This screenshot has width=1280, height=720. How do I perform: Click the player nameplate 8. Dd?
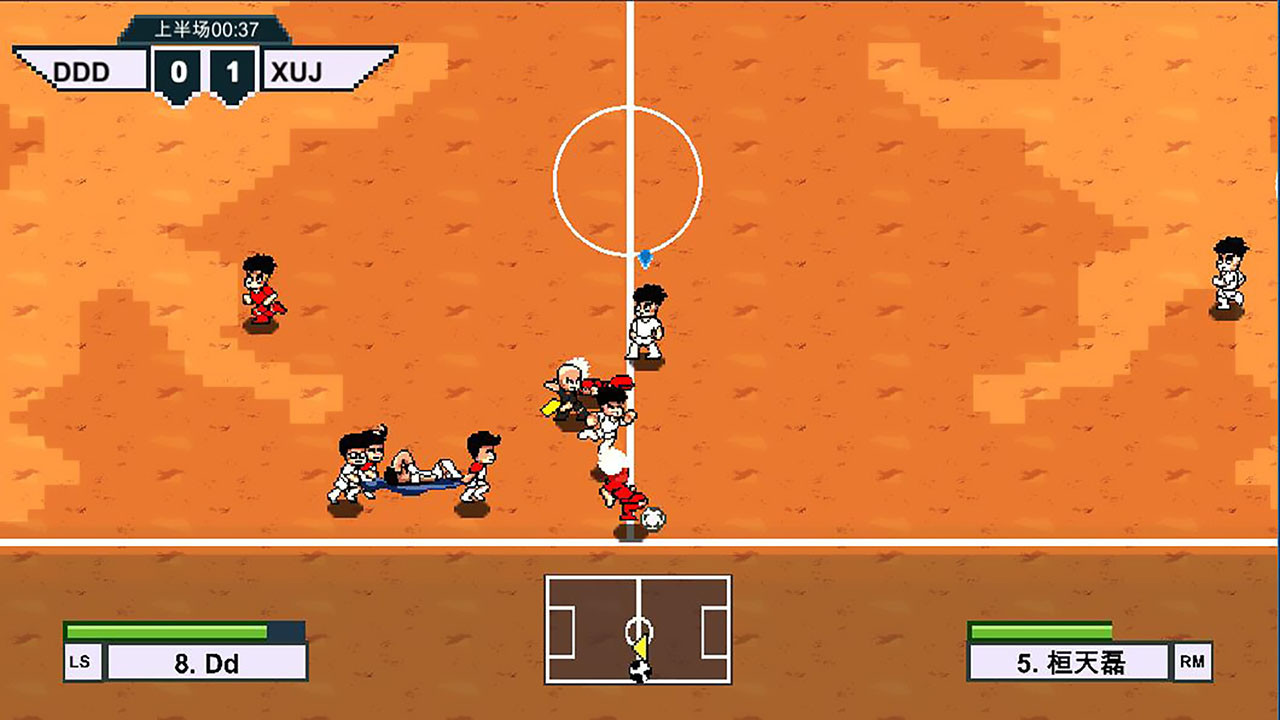tap(209, 662)
